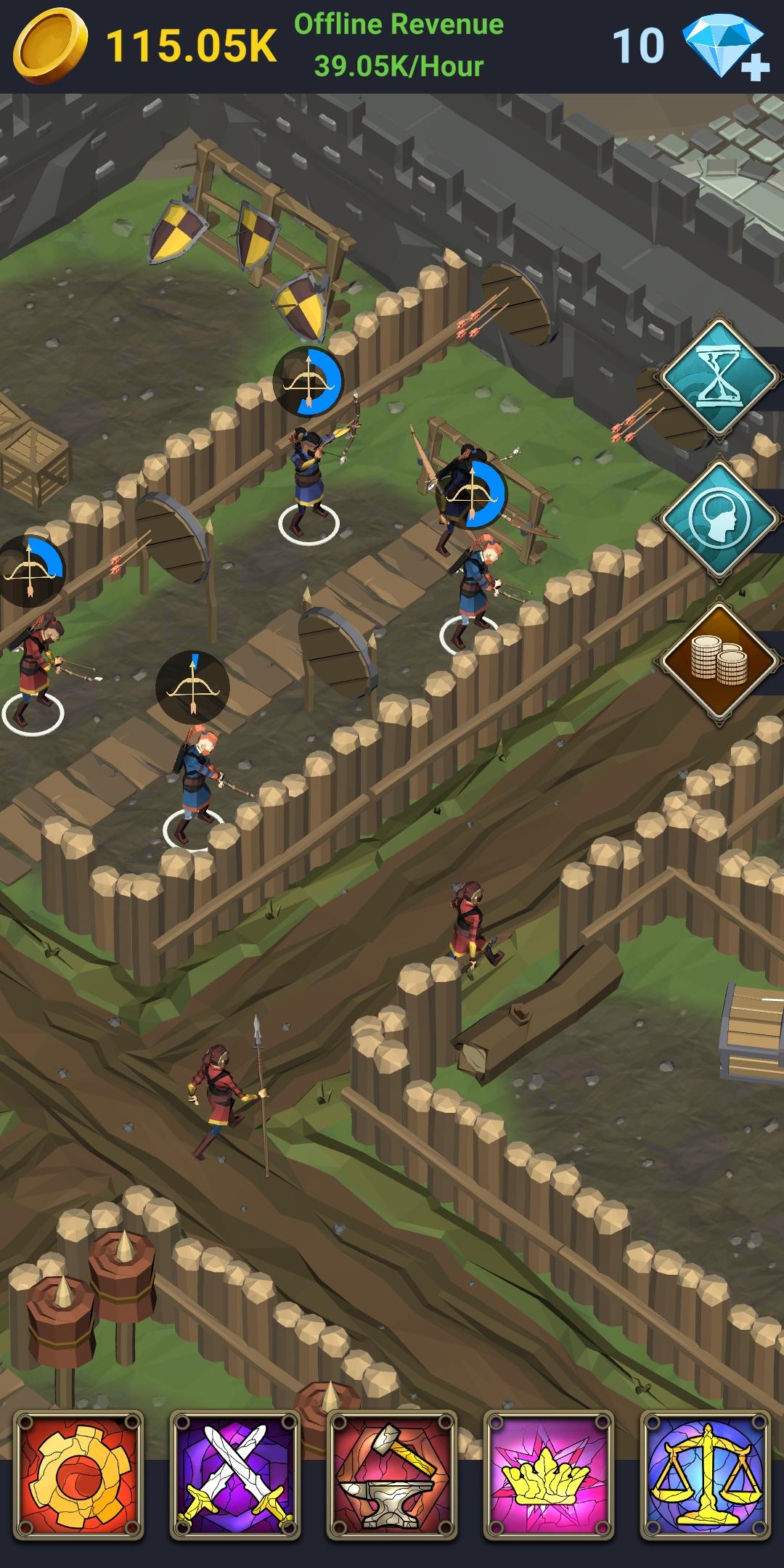Activate the hourglass time boost

(719, 378)
